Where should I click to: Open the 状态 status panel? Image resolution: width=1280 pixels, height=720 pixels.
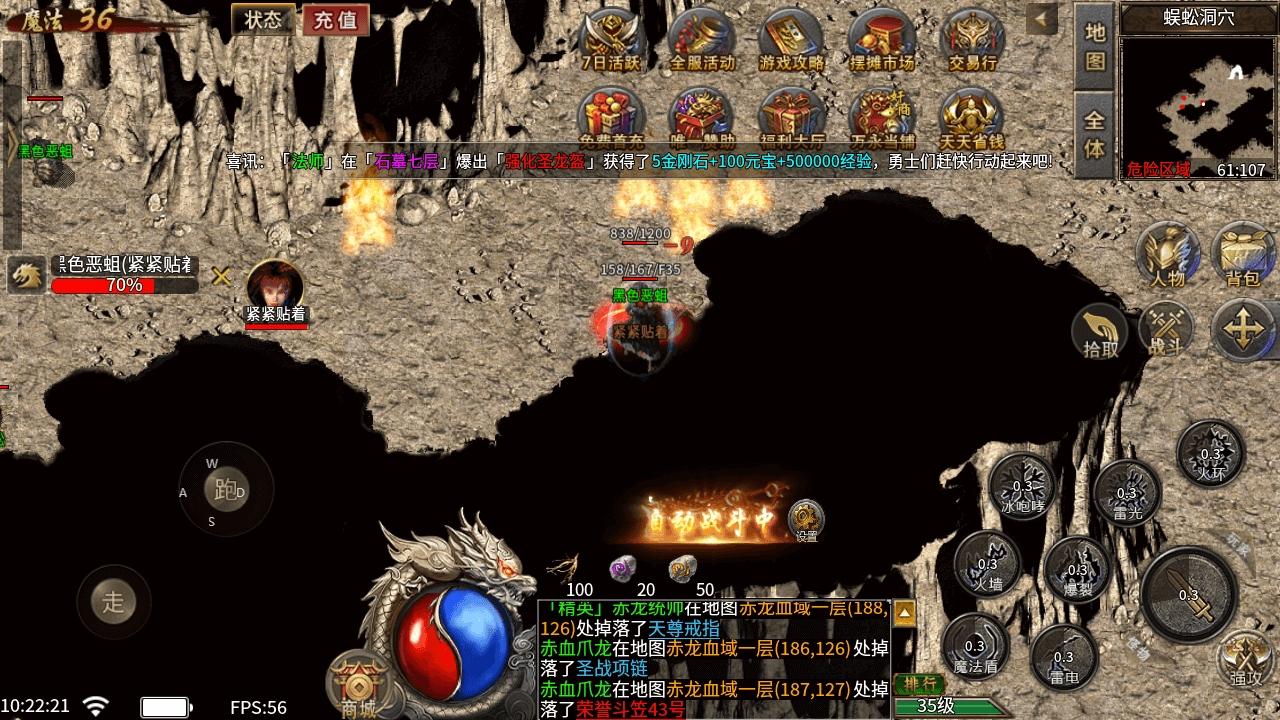[x=263, y=20]
